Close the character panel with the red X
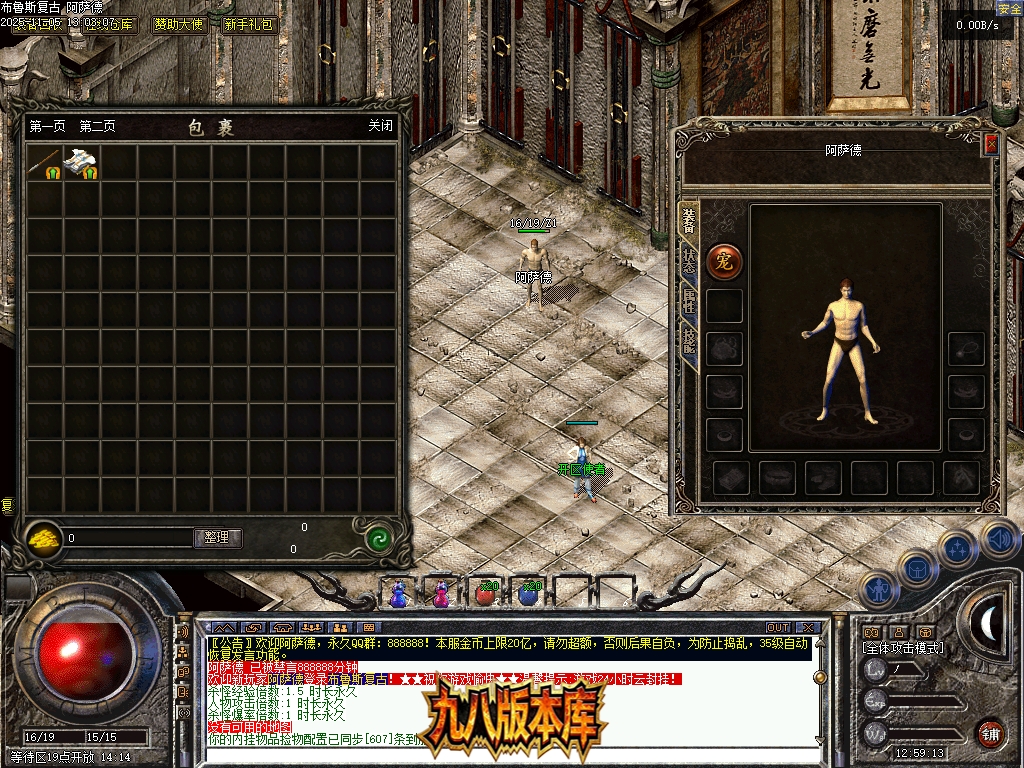The height and width of the screenshot is (768, 1024). [x=991, y=144]
